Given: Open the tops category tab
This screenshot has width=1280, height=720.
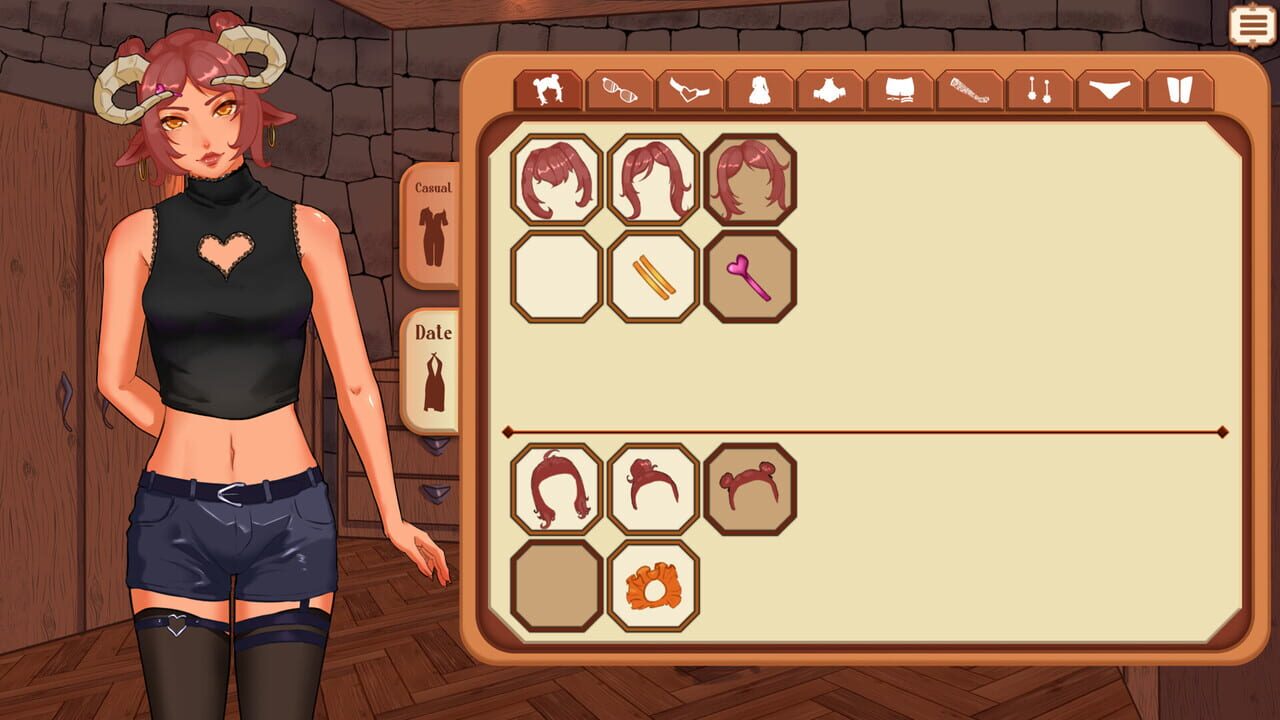Looking at the screenshot, I should click(831, 90).
